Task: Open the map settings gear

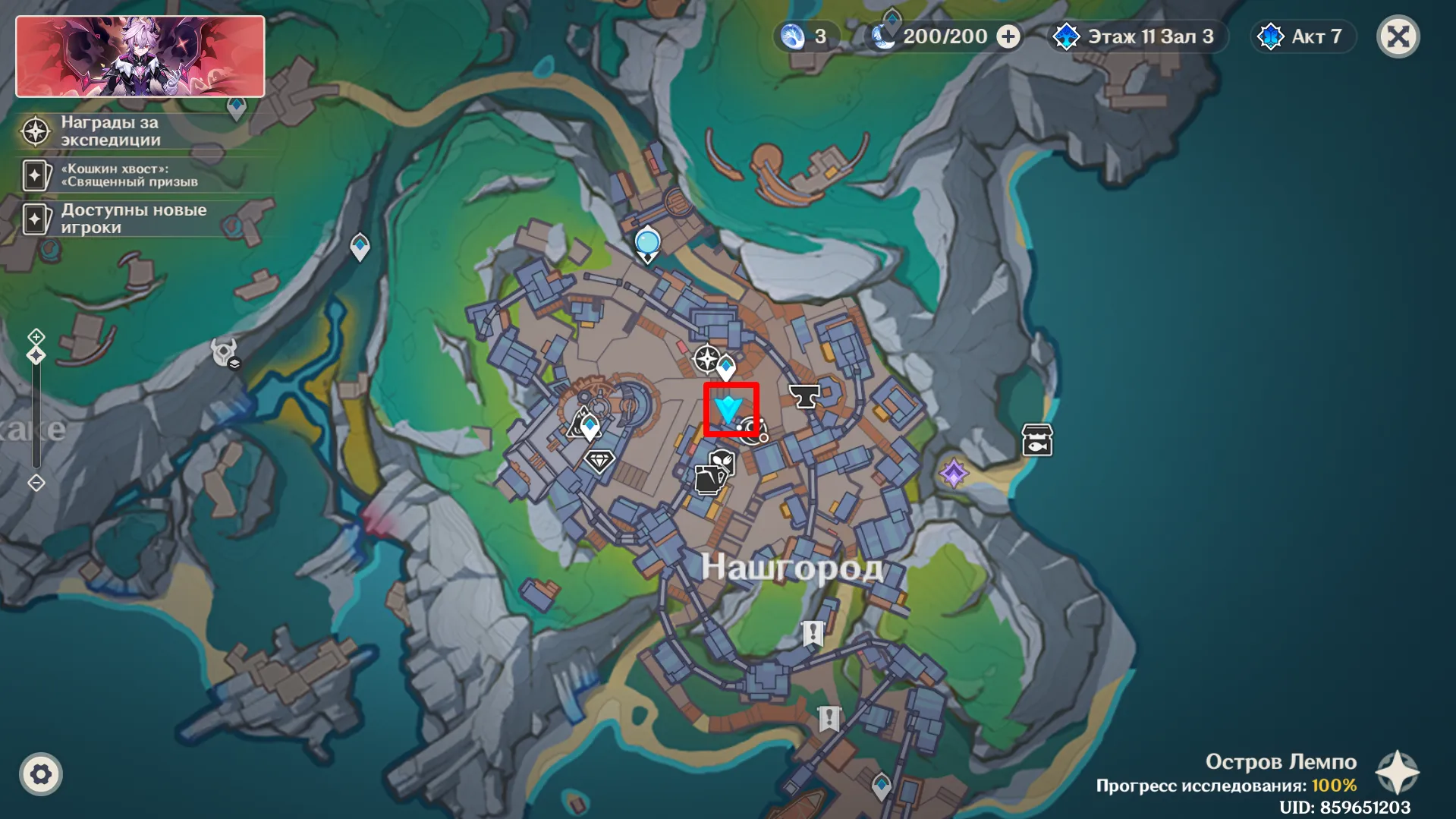Action: tap(41, 774)
